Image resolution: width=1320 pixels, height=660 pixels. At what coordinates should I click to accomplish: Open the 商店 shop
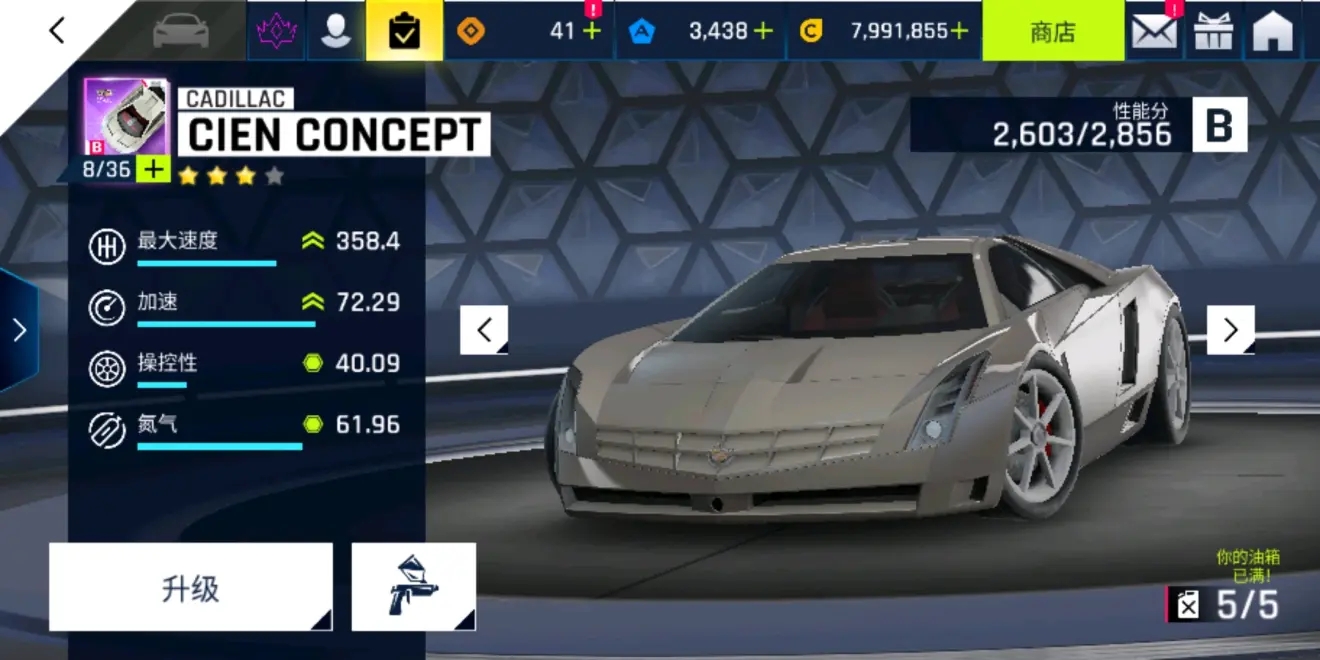click(1052, 31)
